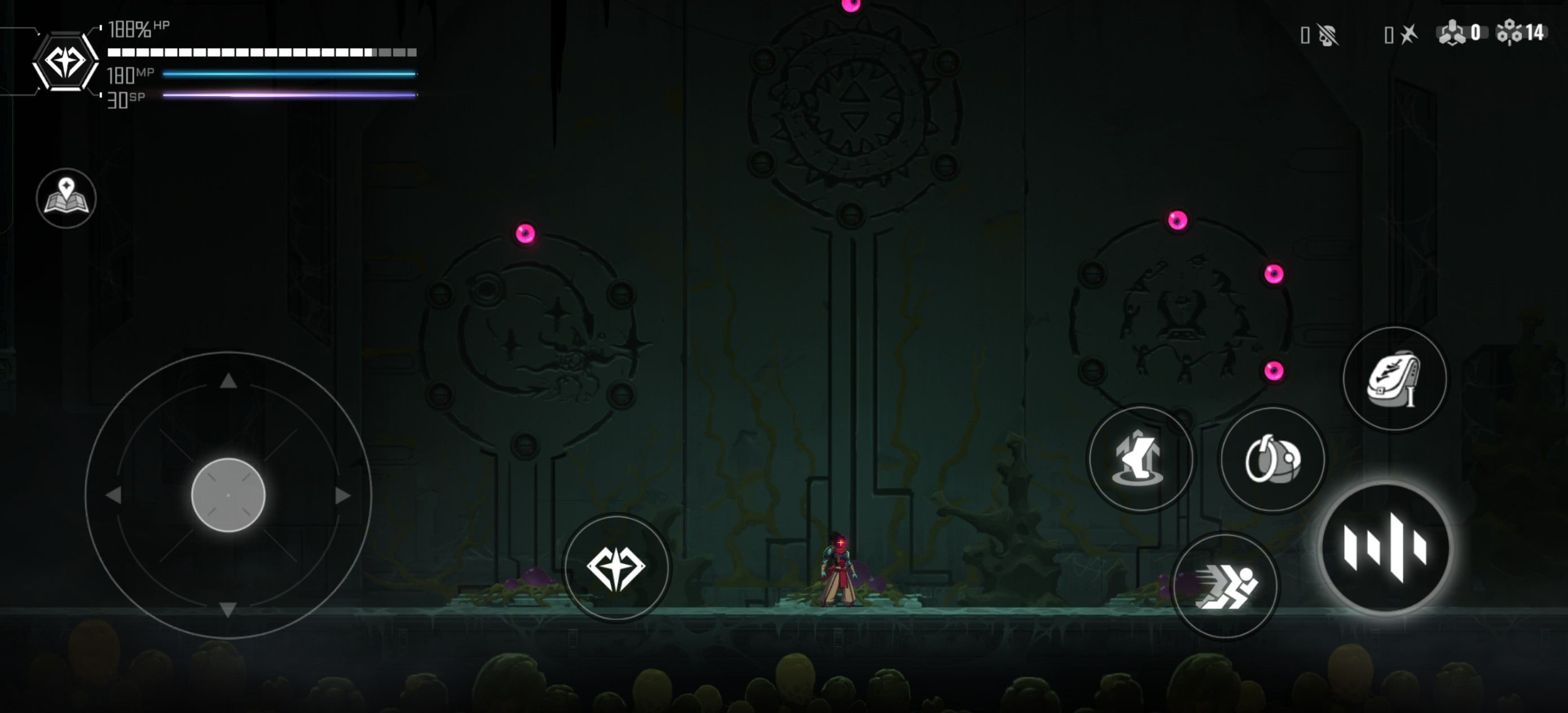Image resolution: width=1568 pixels, height=713 pixels.
Task: Tap the virtual joystick center knob
Action: tap(228, 495)
